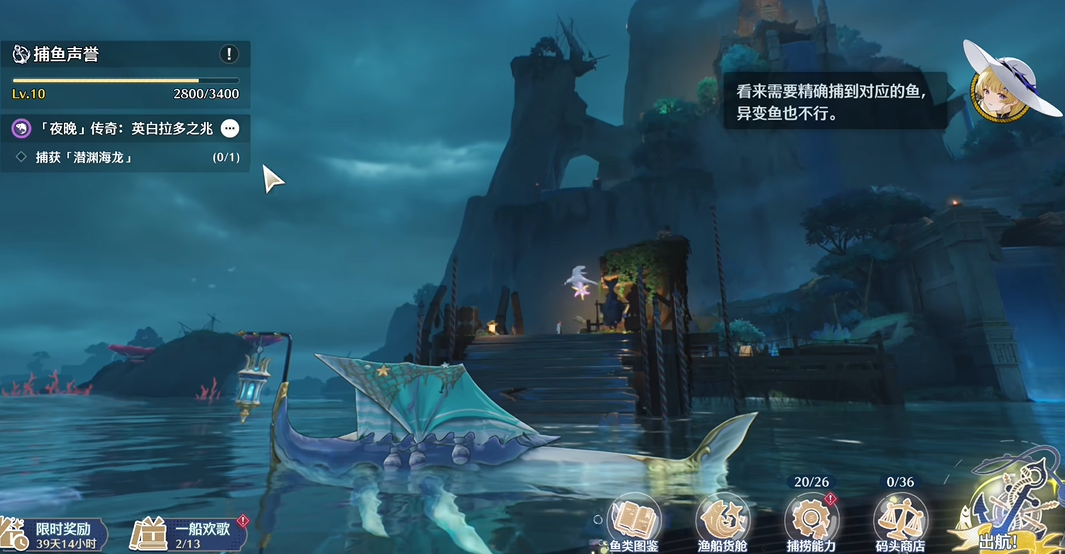Open 捕捞能力 fishing abilities
This screenshot has height=554, width=1065.
point(811,523)
